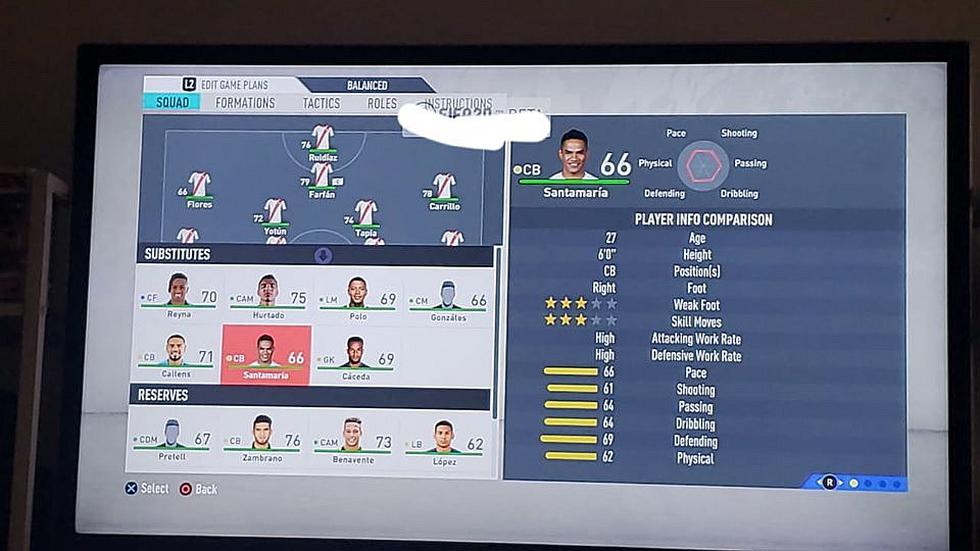Select substitute Gonzáles card
Image resolution: width=980 pixels, height=551 pixels.
[448, 297]
